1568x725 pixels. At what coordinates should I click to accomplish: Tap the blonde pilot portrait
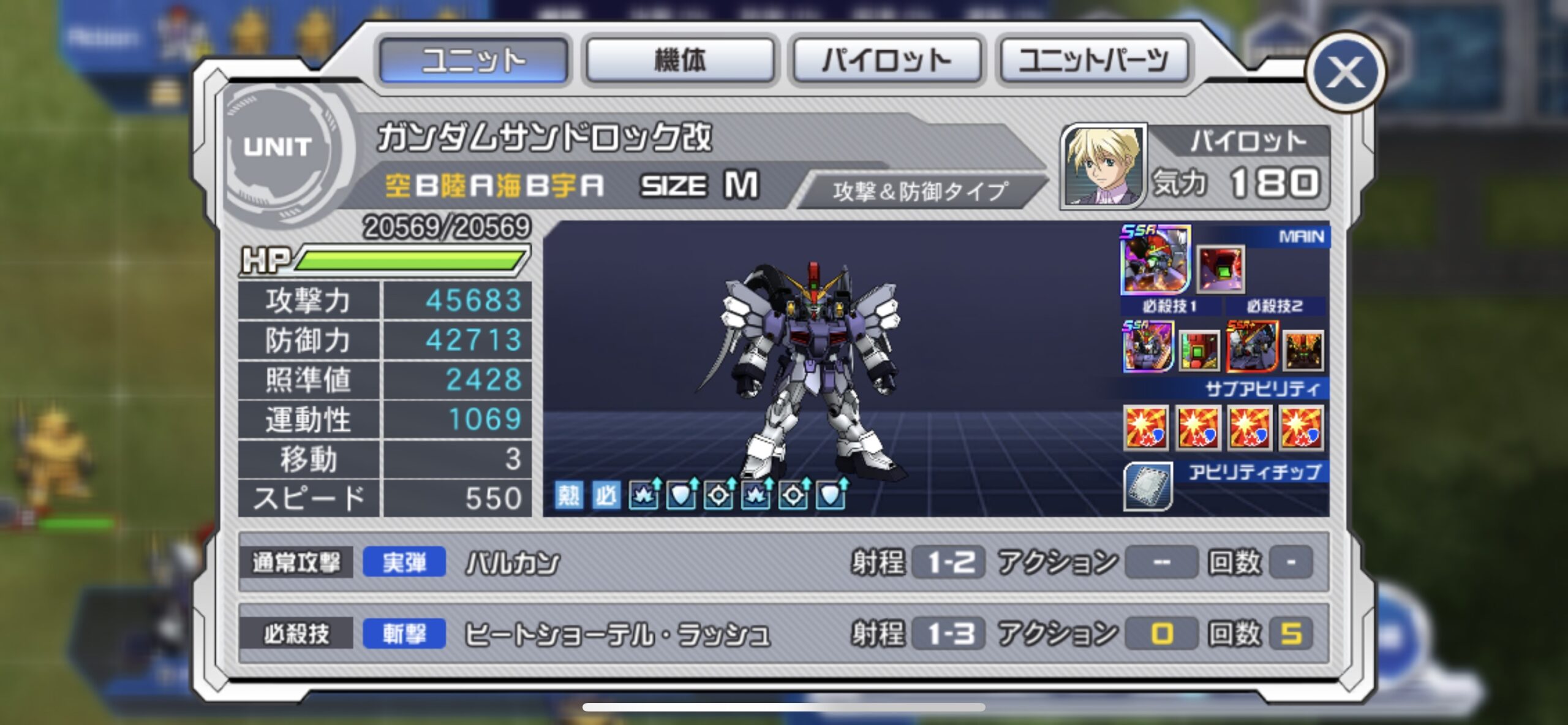(1104, 166)
